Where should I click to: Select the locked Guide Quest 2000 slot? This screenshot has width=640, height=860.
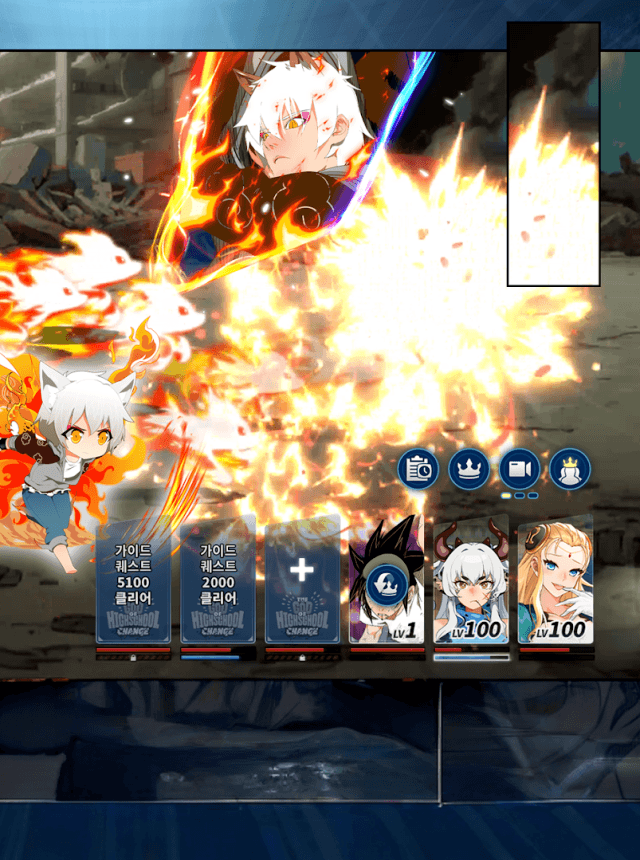click(x=217, y=580)
